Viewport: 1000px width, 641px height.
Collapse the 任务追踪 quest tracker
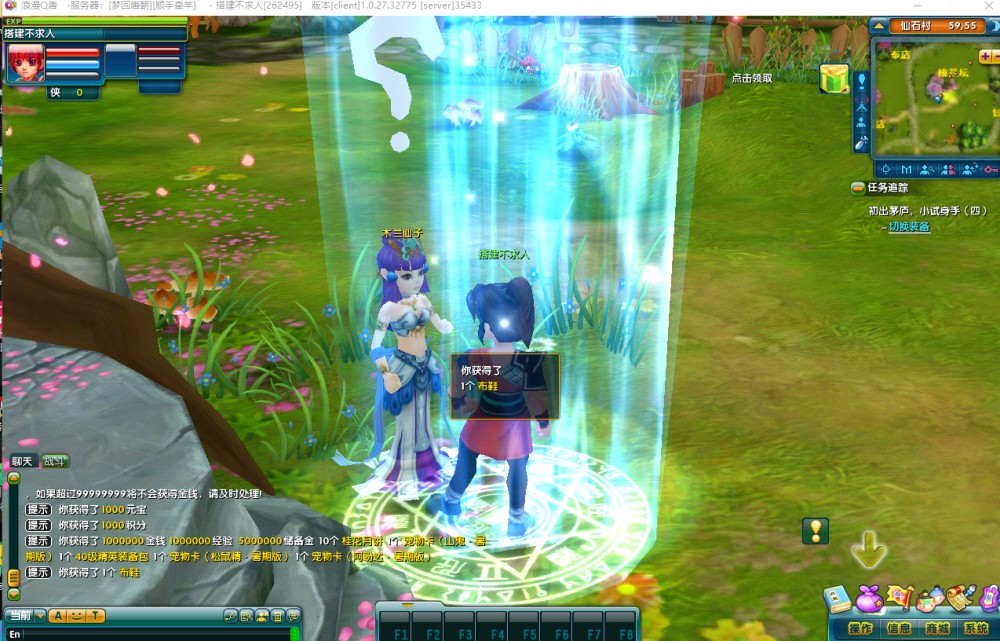pyautogui.click(x=857, y=187)
